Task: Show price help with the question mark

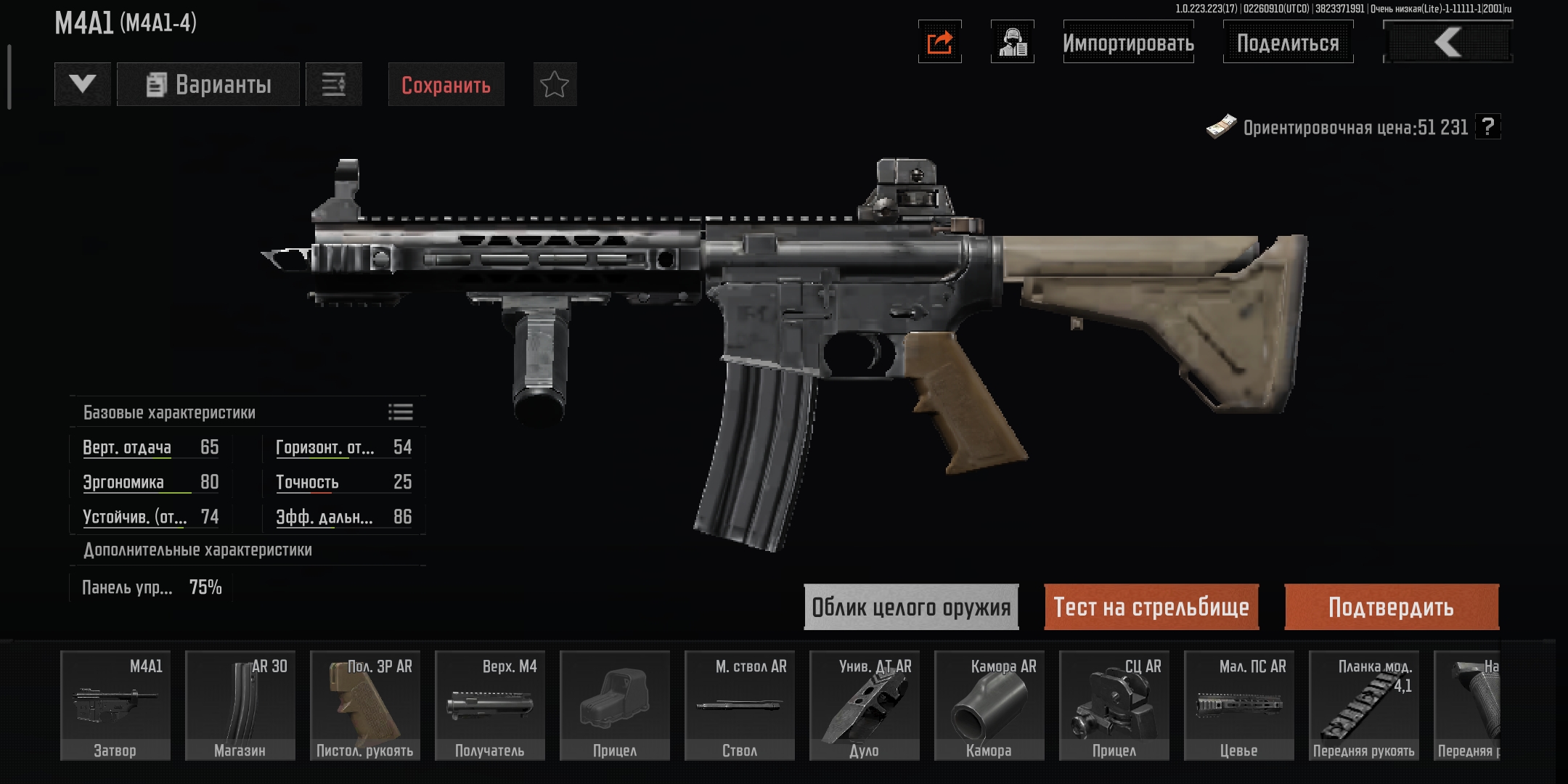Action: tap(1488, 127)
